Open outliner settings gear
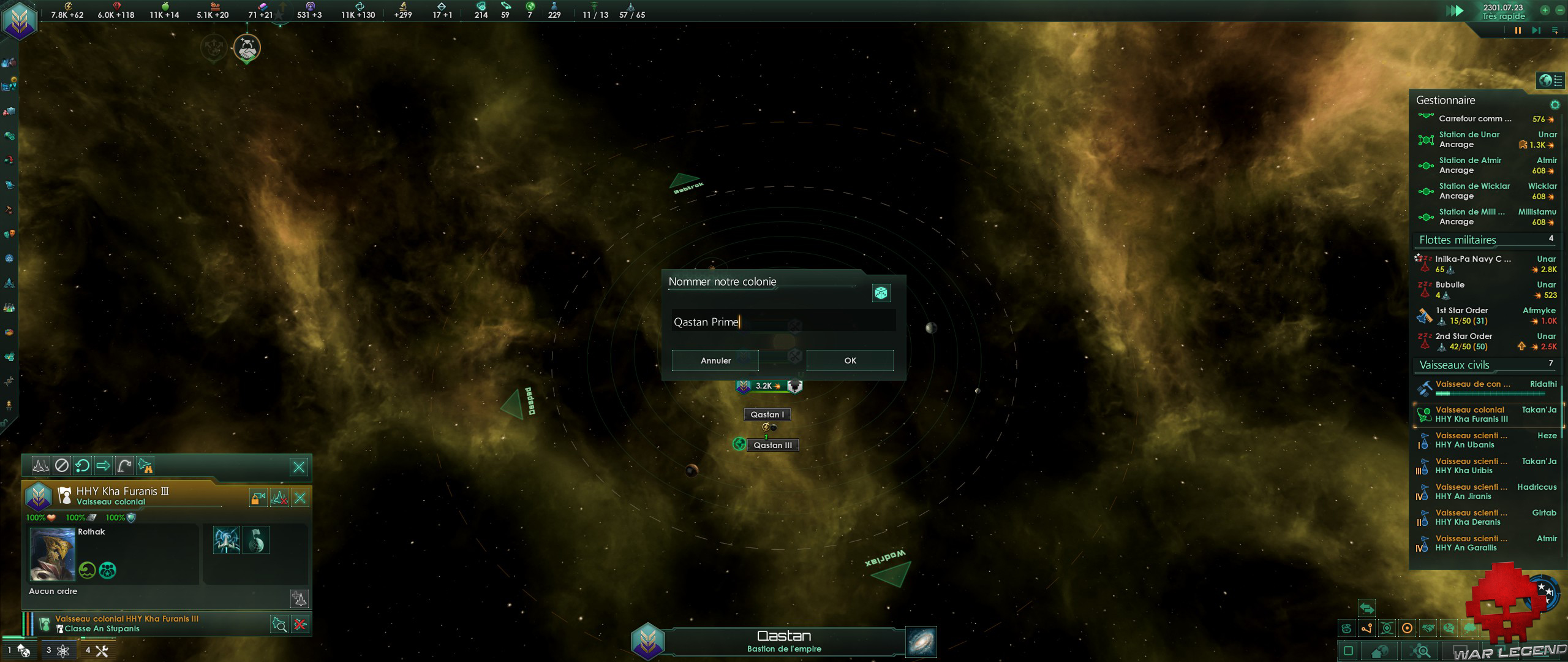The width and height of the screenshot is (1568, 662). (1555, 105)
